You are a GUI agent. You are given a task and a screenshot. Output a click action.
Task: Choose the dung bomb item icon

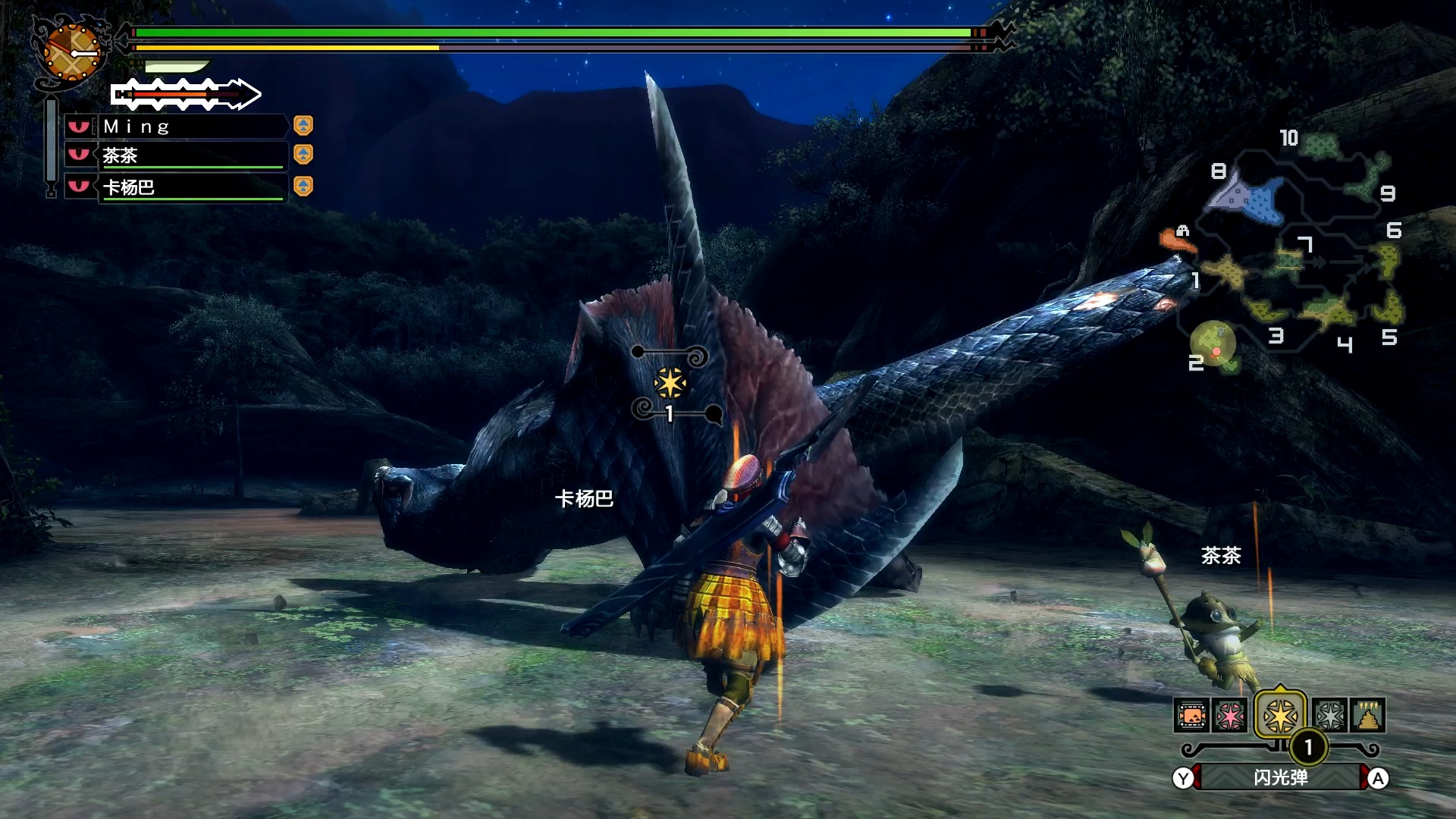click(x=1368, y=715)
